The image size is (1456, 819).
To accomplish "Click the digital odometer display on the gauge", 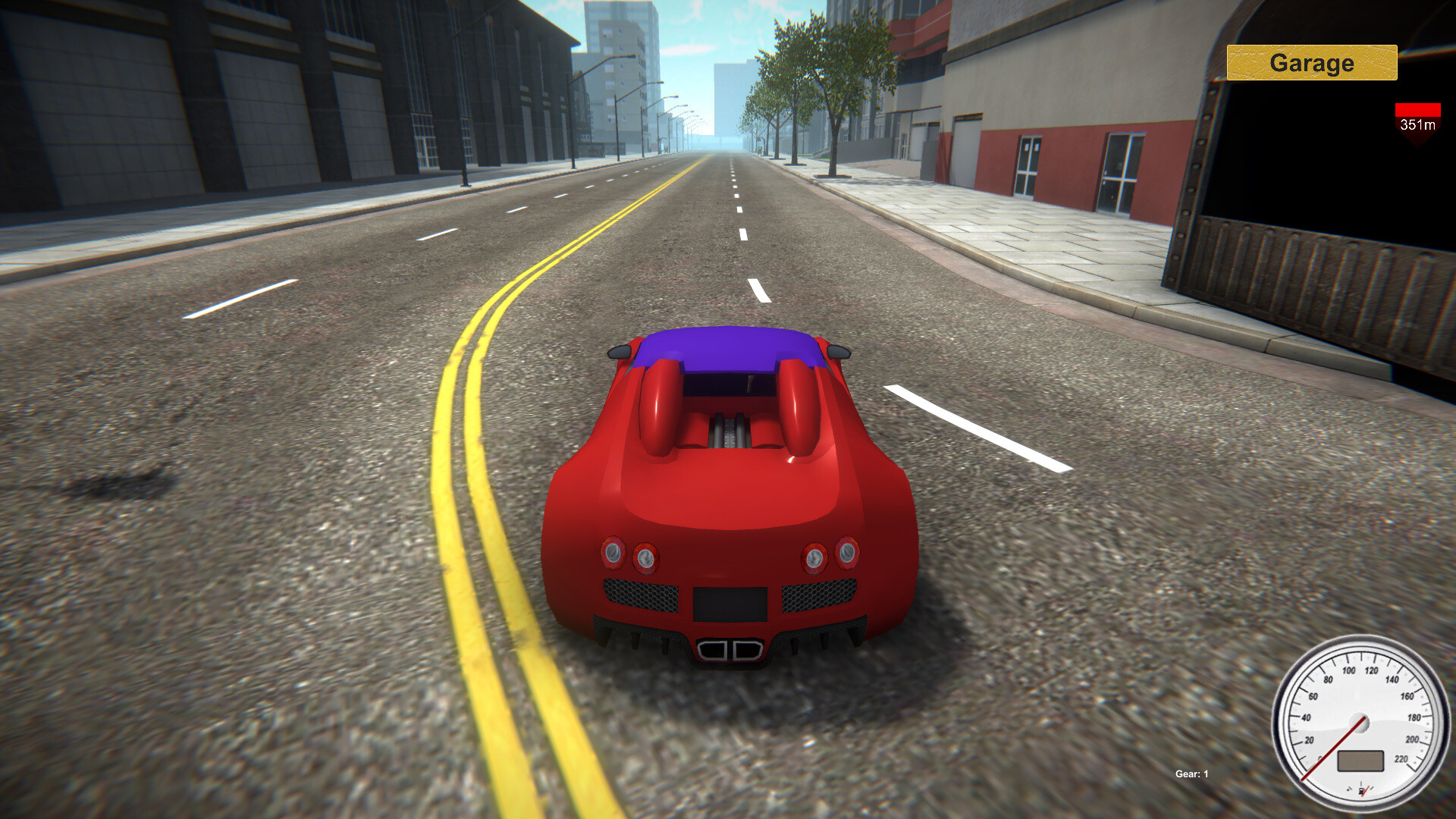I will click(1360, 760).
